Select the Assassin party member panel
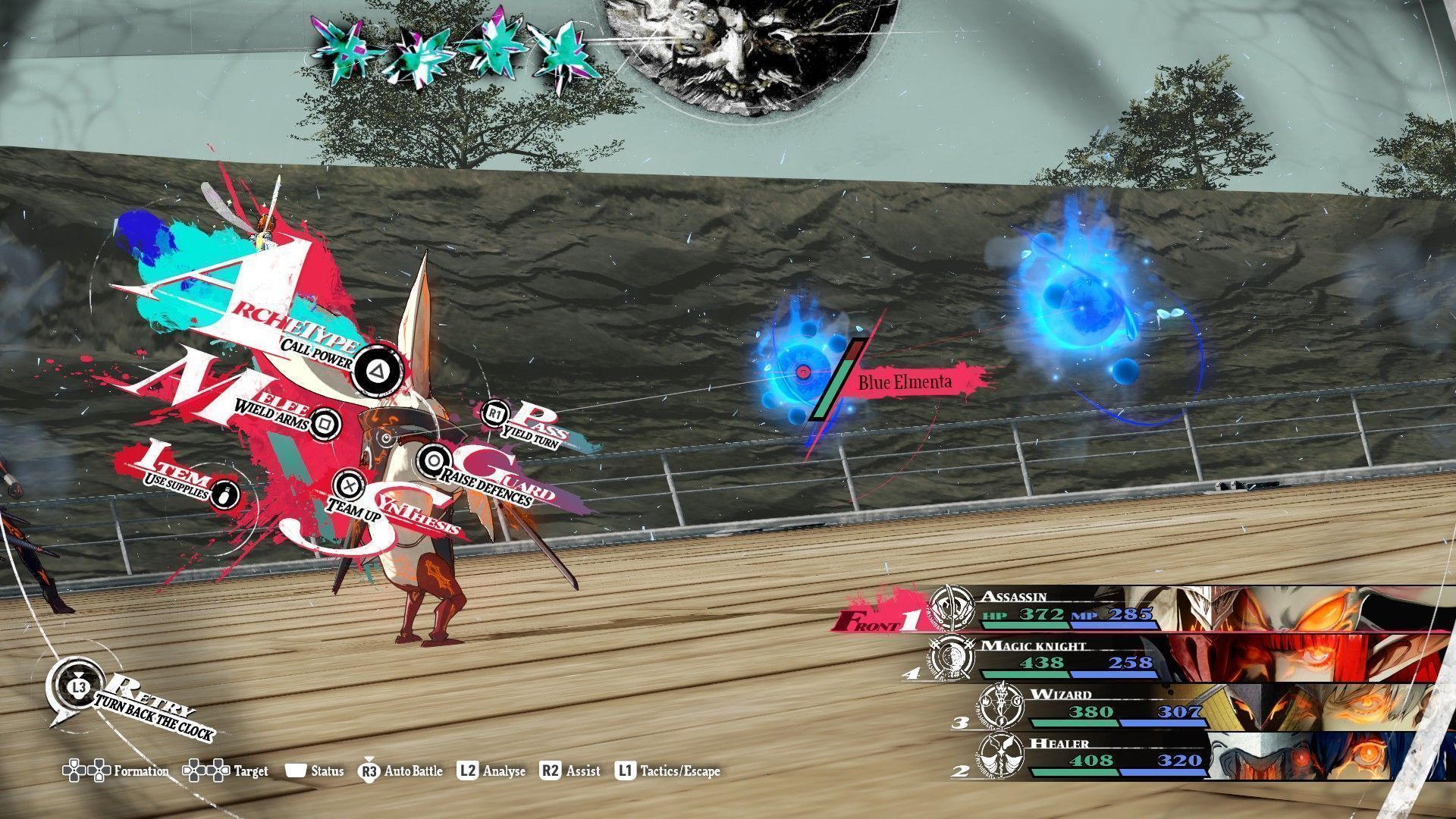The image size is (1456, 819). [x=1137, y=608]
